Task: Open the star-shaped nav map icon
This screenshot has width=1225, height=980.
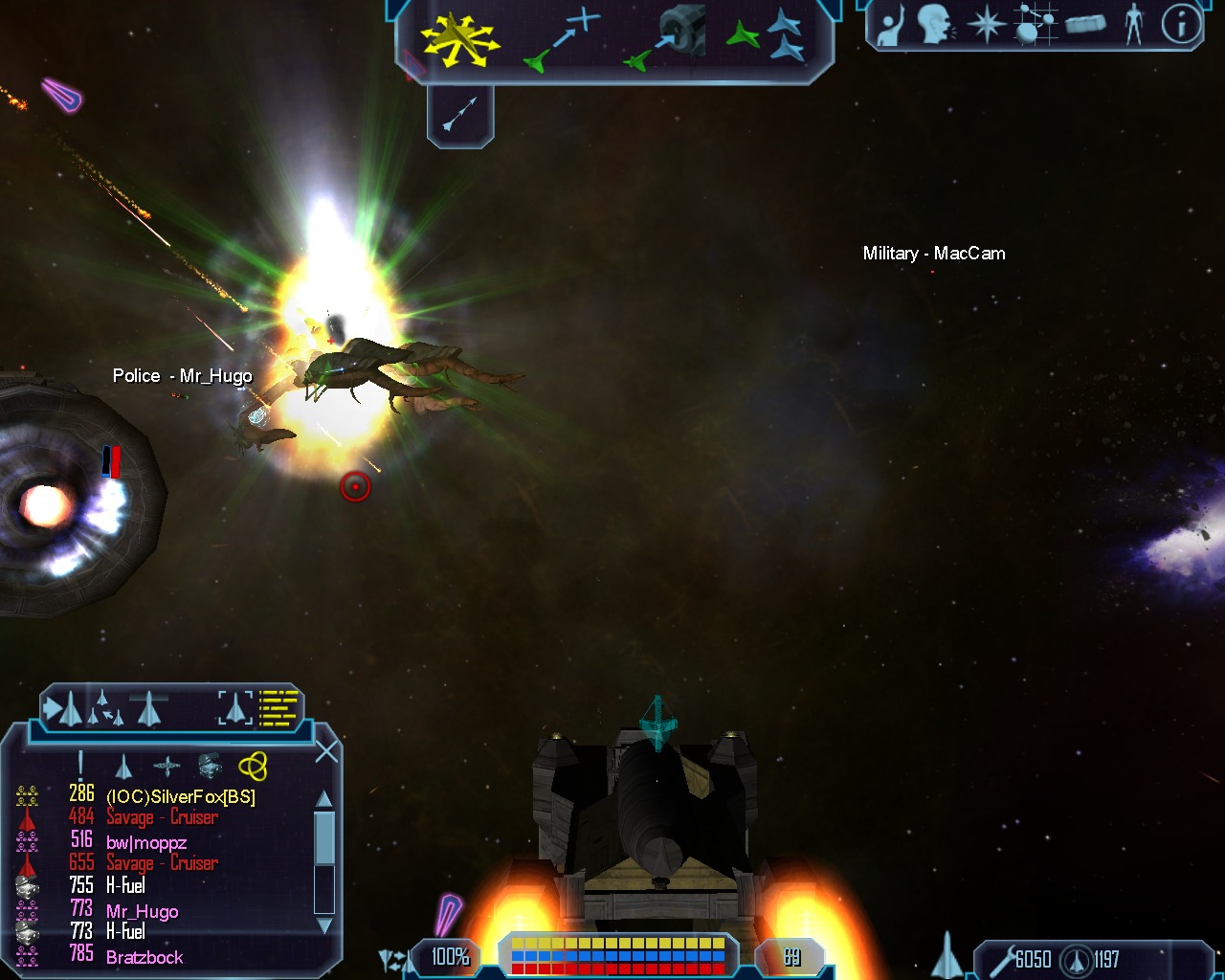Action: click(x=986, y=25)
